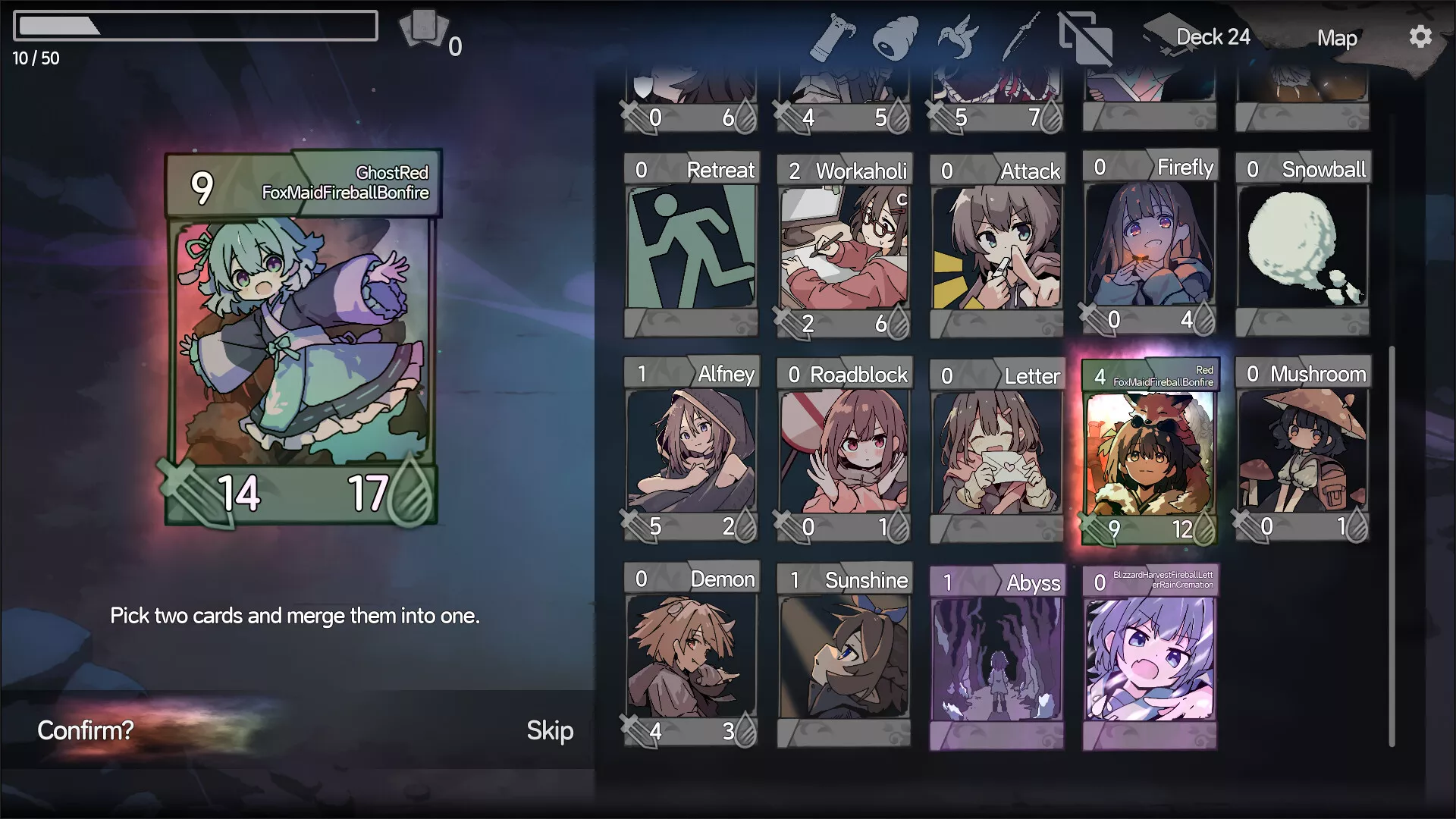Viewport: 1456px width, 819px height.
Task: Select the Retreat card
Action: click(691, 244)
